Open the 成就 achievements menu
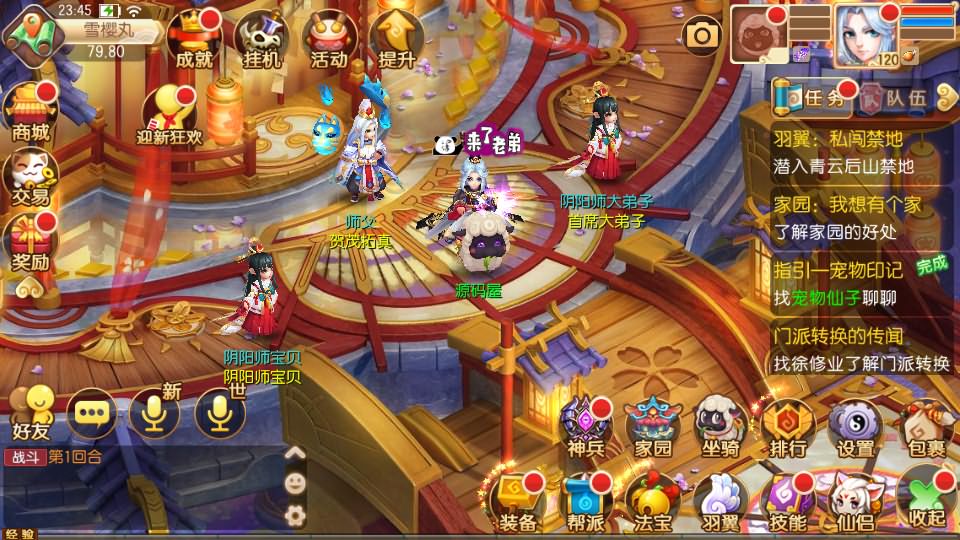Screen dimensions: 960x540 (194, 40)
